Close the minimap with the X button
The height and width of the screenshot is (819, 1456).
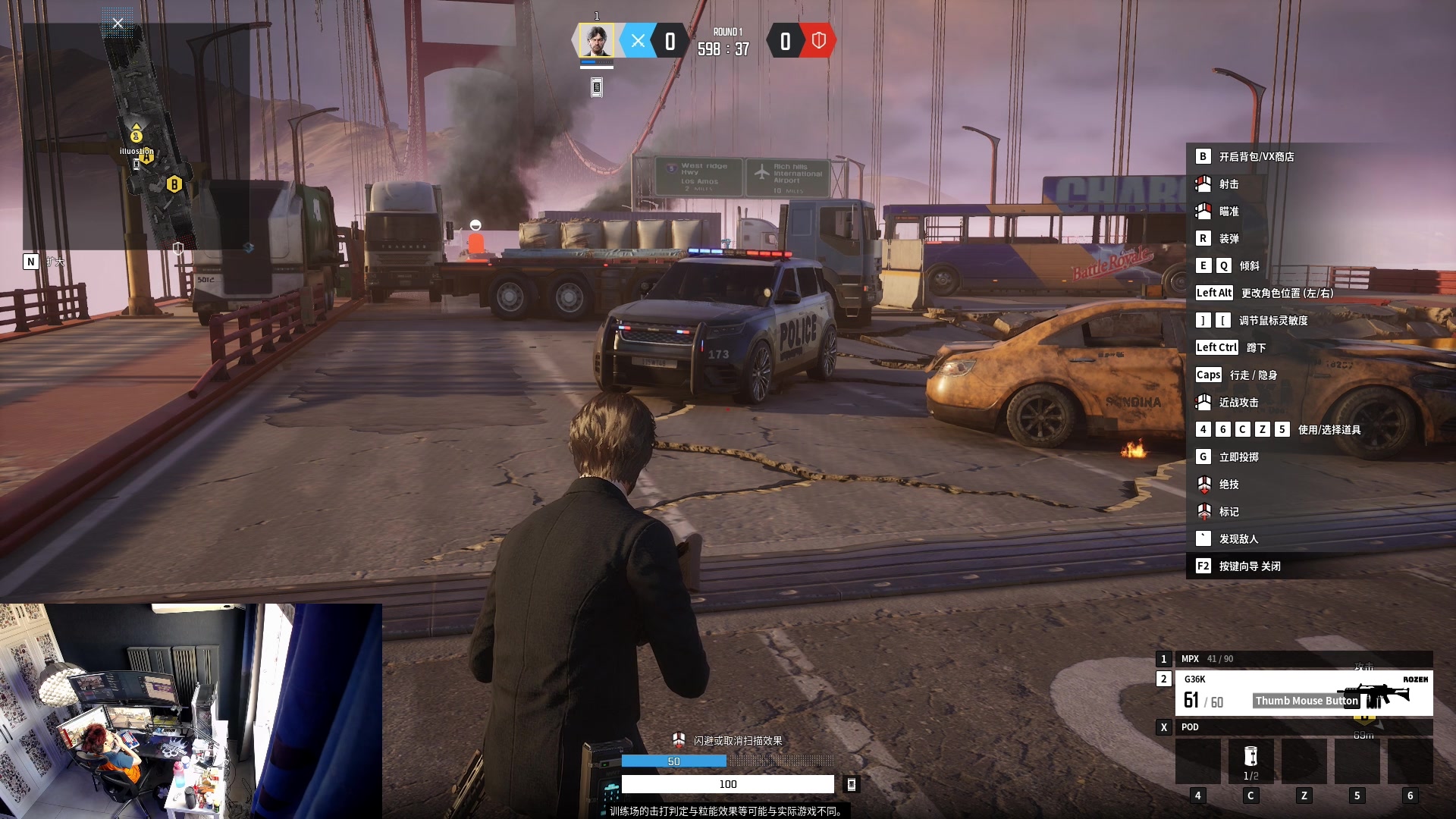pyautogui.click(x=118, y=24)
